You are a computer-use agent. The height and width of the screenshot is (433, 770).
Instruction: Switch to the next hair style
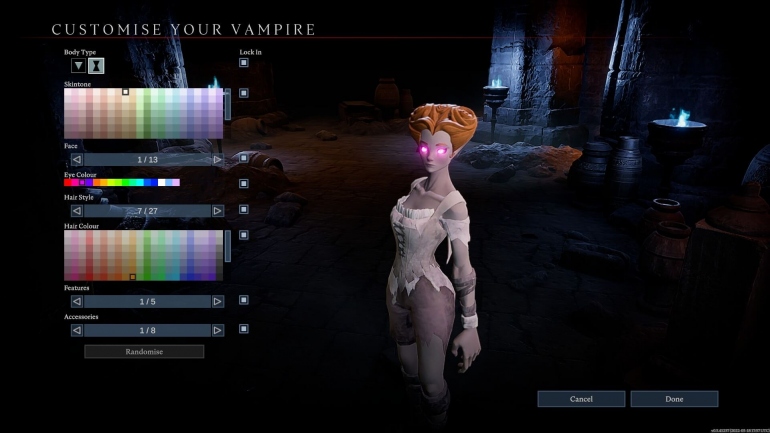(x=217, y=211)
